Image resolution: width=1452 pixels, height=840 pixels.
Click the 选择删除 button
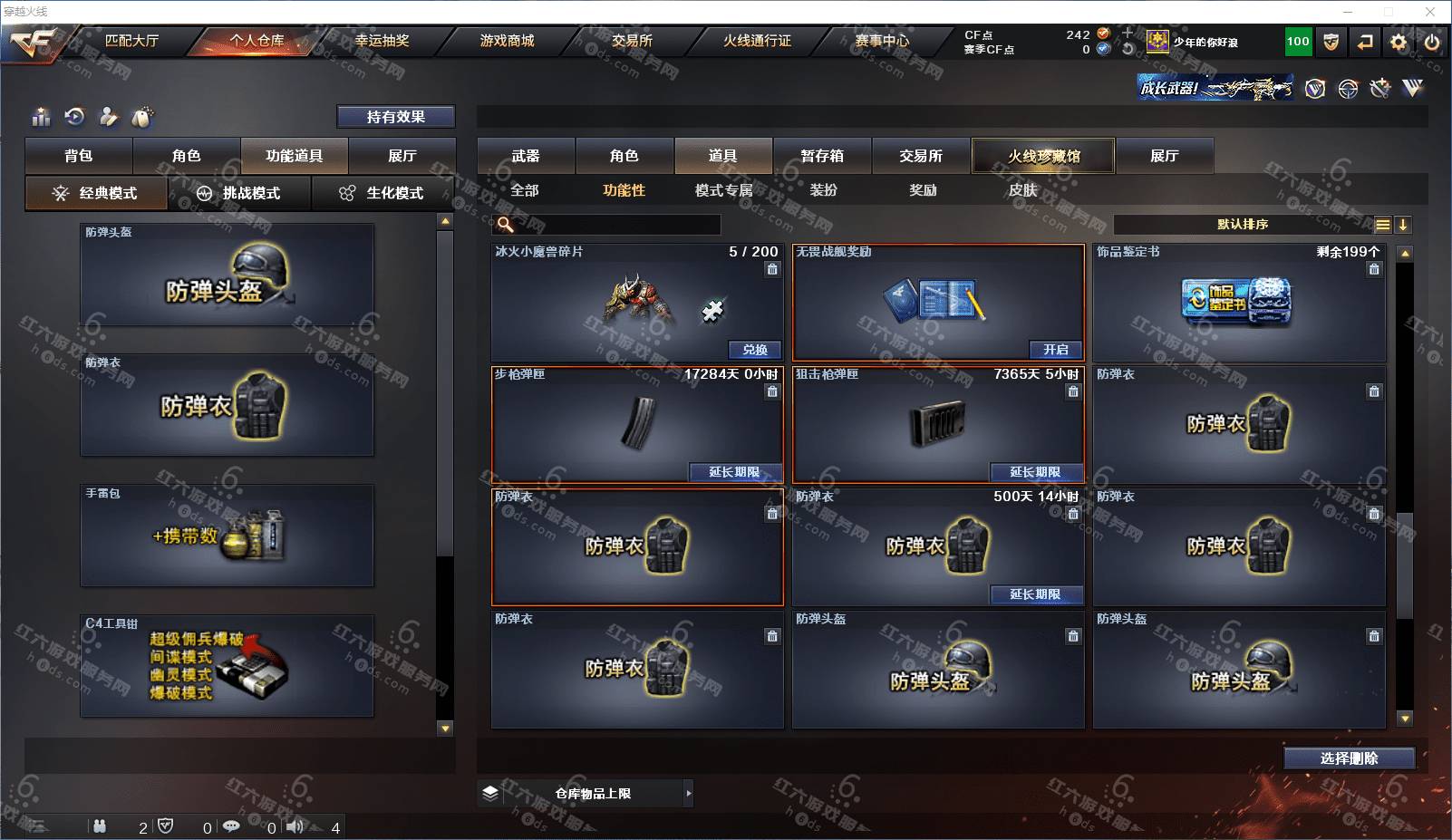pyautogui.click(x=1349, y=758)
